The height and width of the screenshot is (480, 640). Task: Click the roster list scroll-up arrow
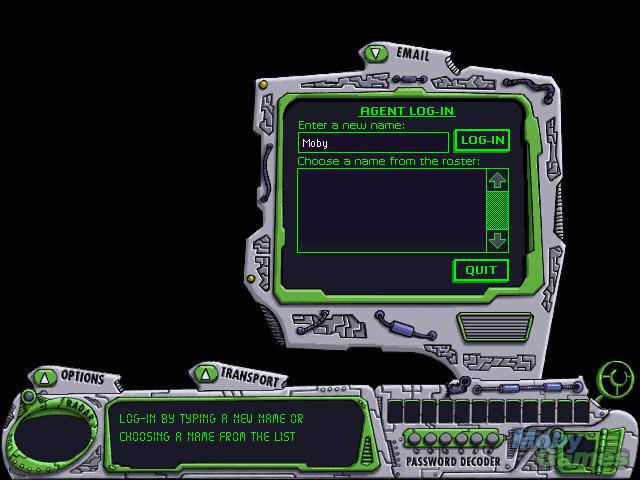(497, 180)
